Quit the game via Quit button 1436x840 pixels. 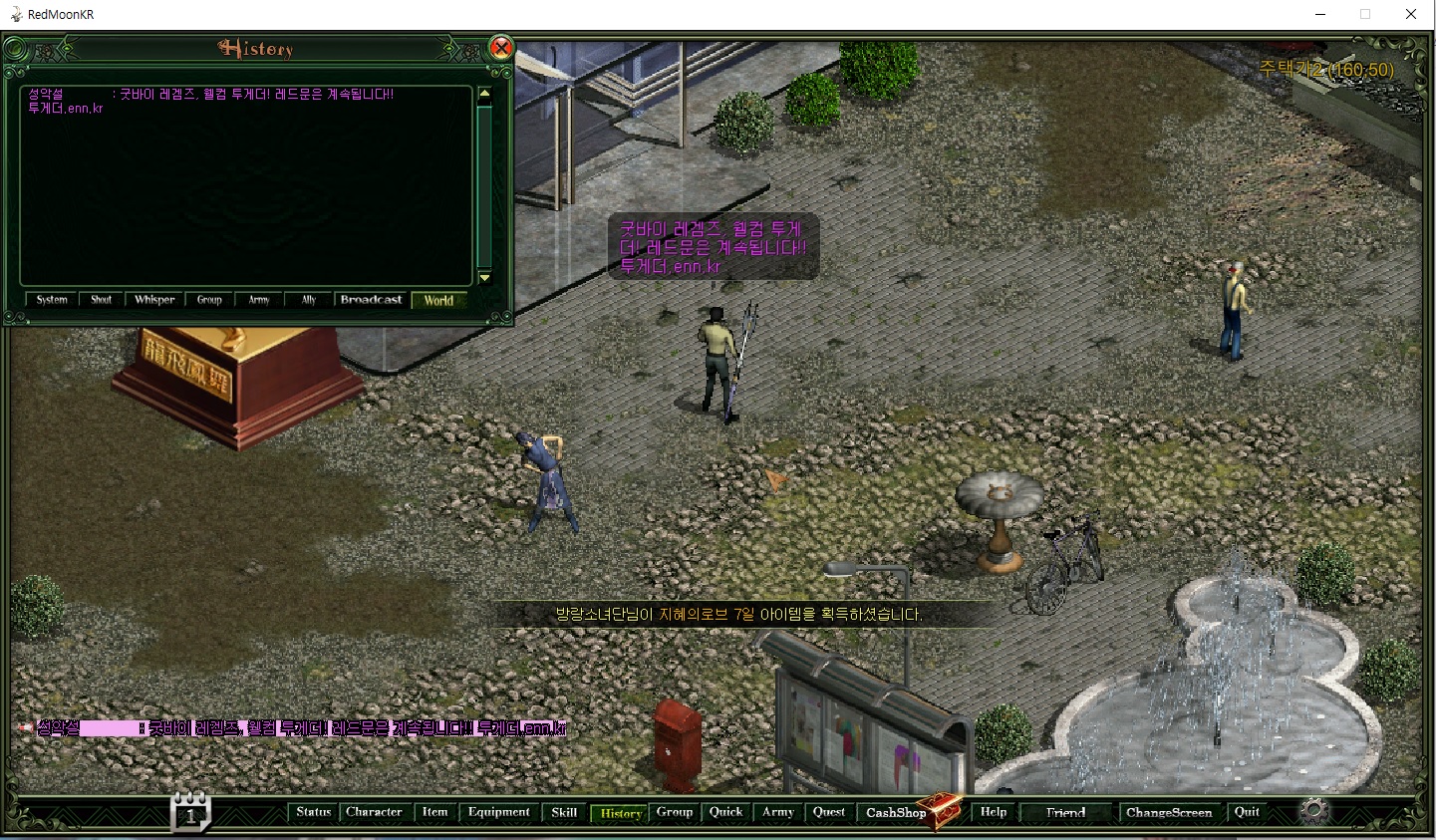1247,812
